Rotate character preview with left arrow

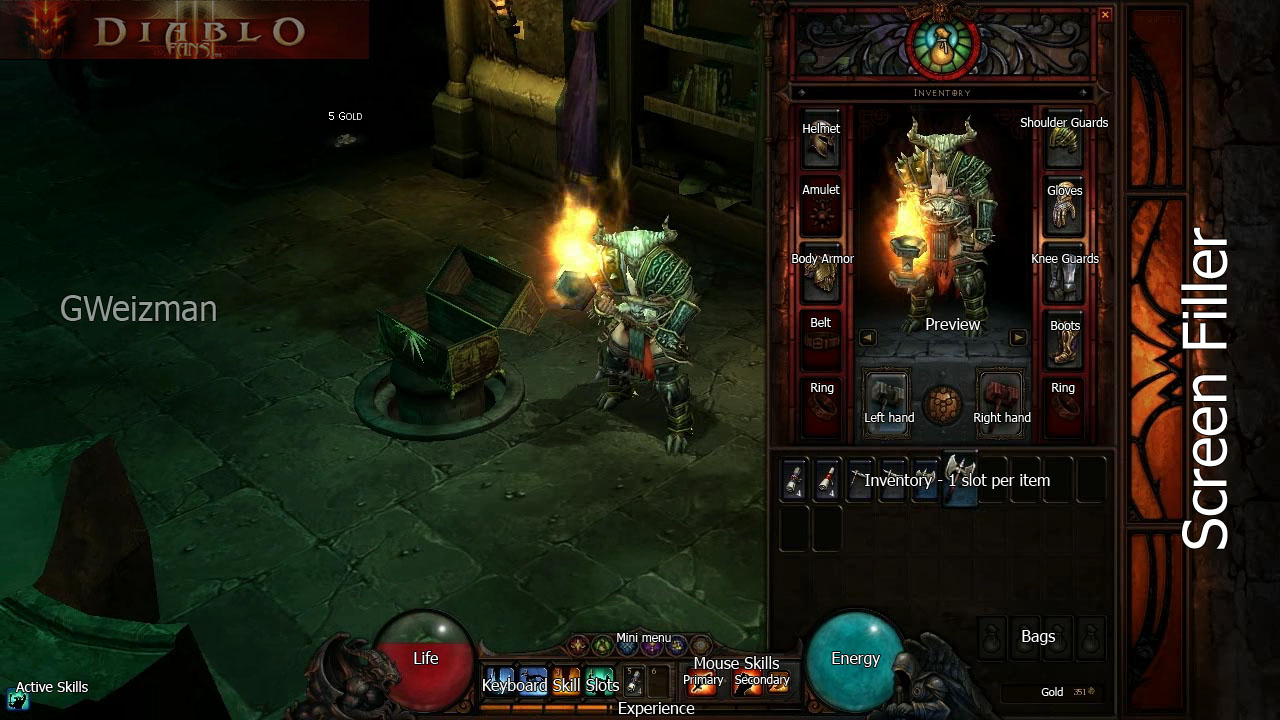(x=867, y=338)
